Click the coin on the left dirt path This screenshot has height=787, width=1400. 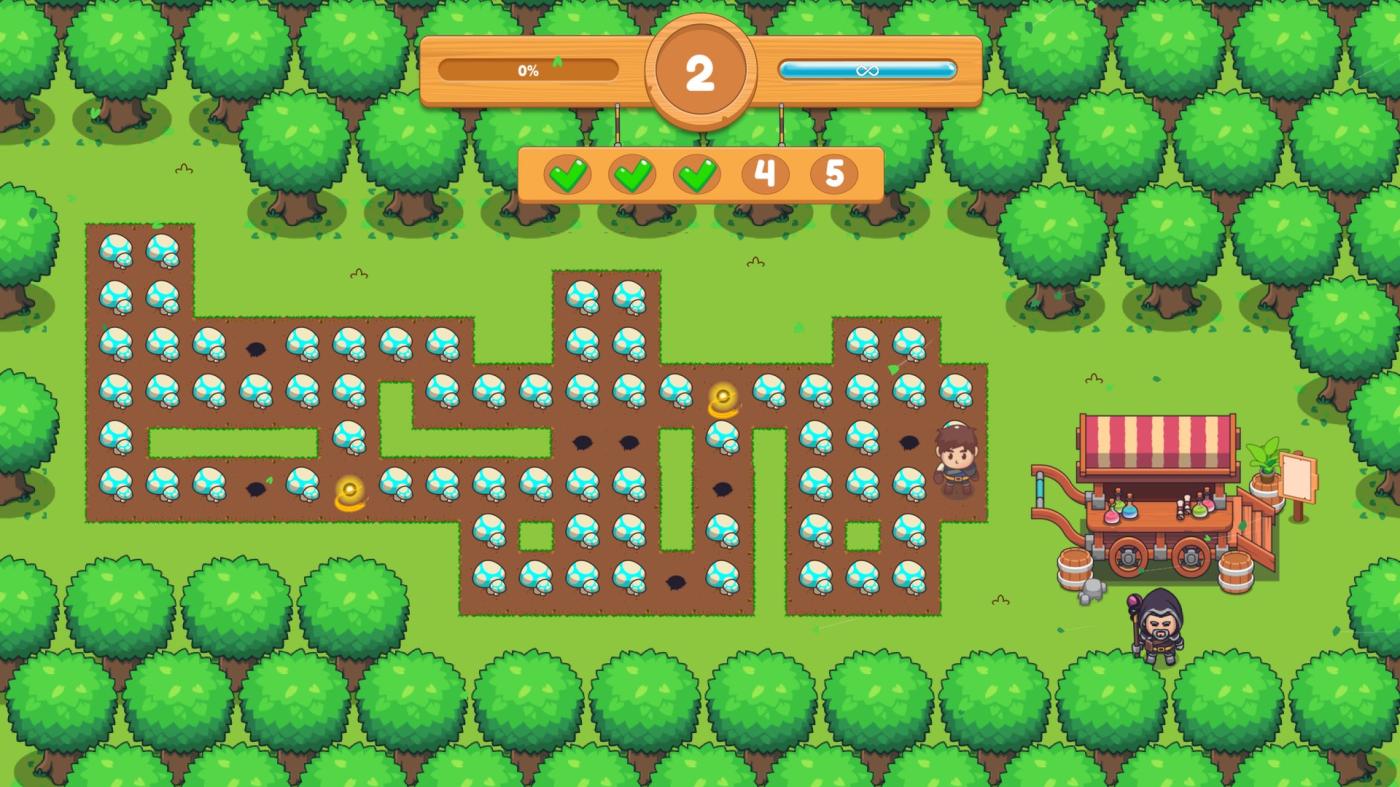349,489
